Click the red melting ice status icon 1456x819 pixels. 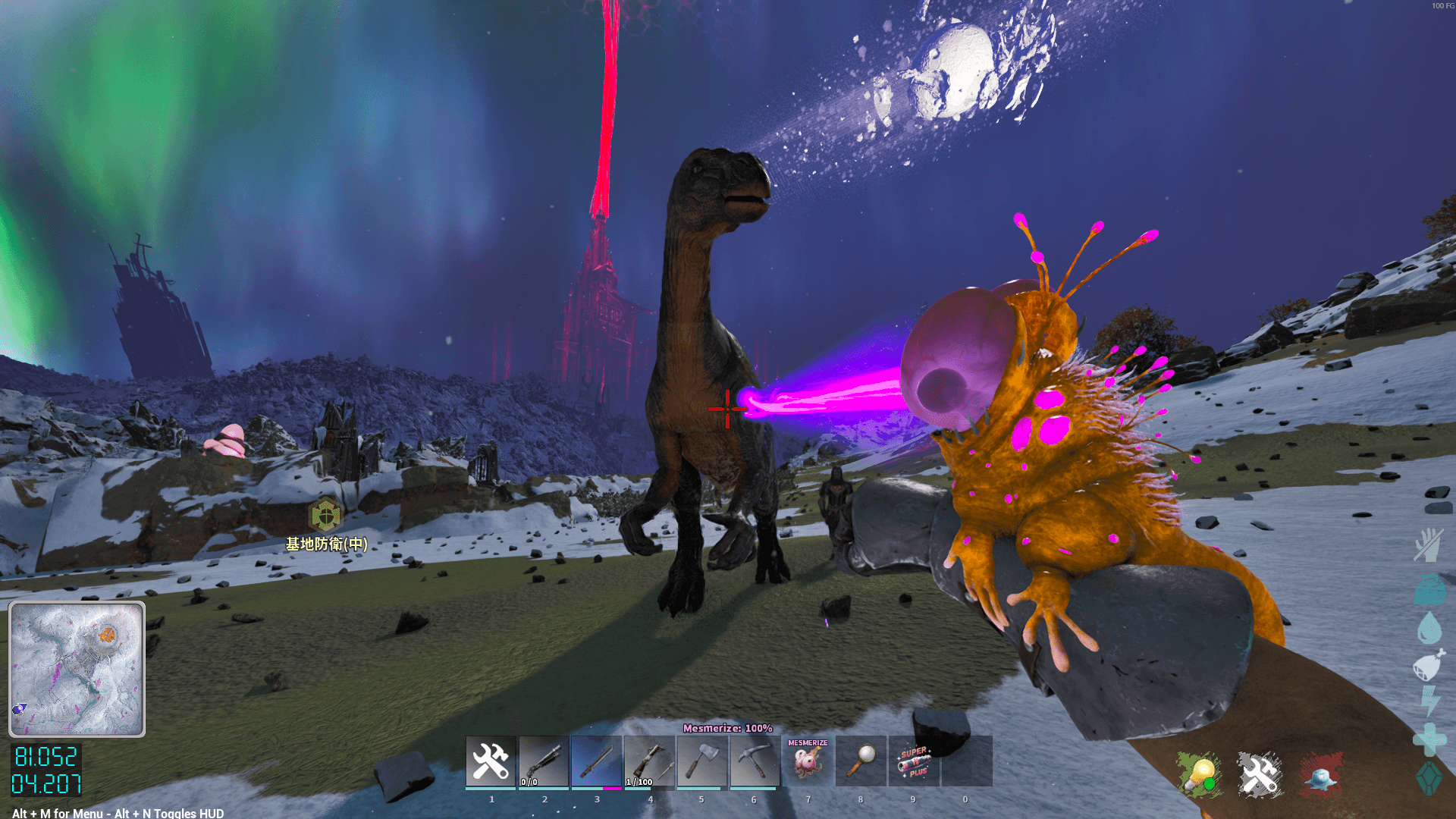click(1321, 775)
